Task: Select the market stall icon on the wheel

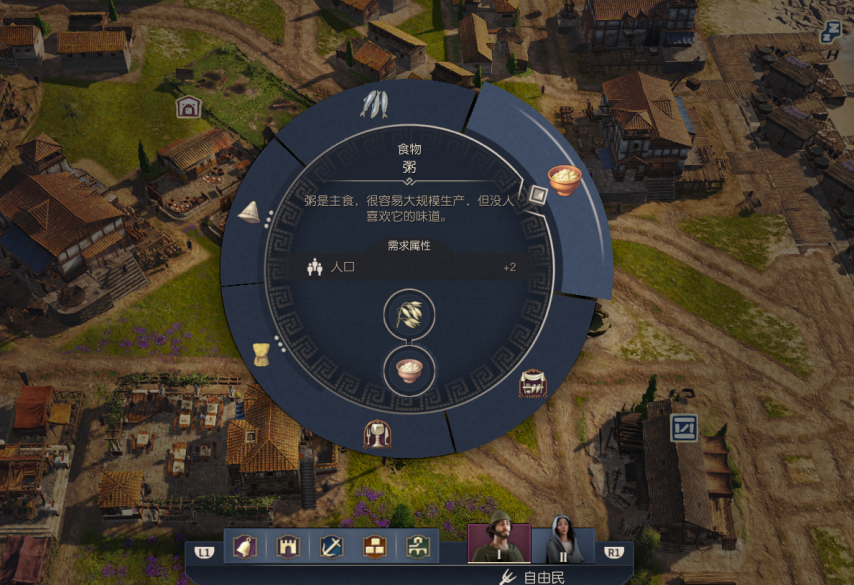Action: point(534,386)
